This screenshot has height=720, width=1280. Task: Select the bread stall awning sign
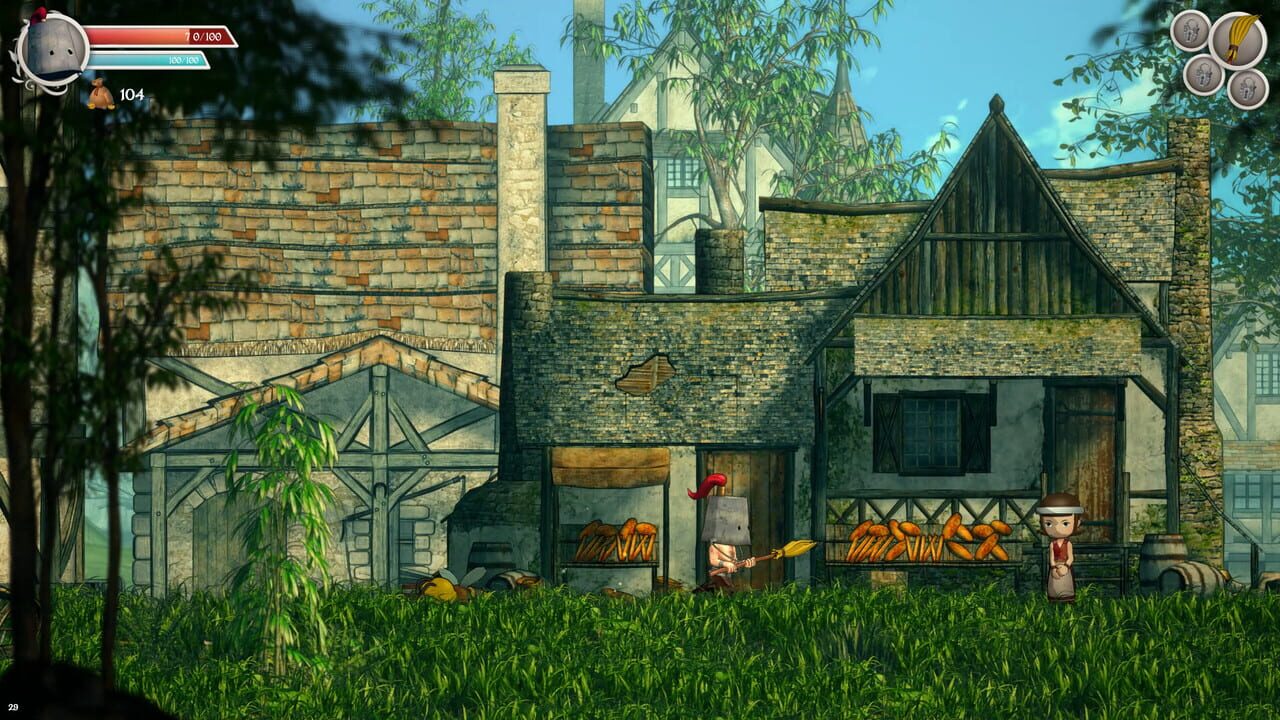click(611, 470)
